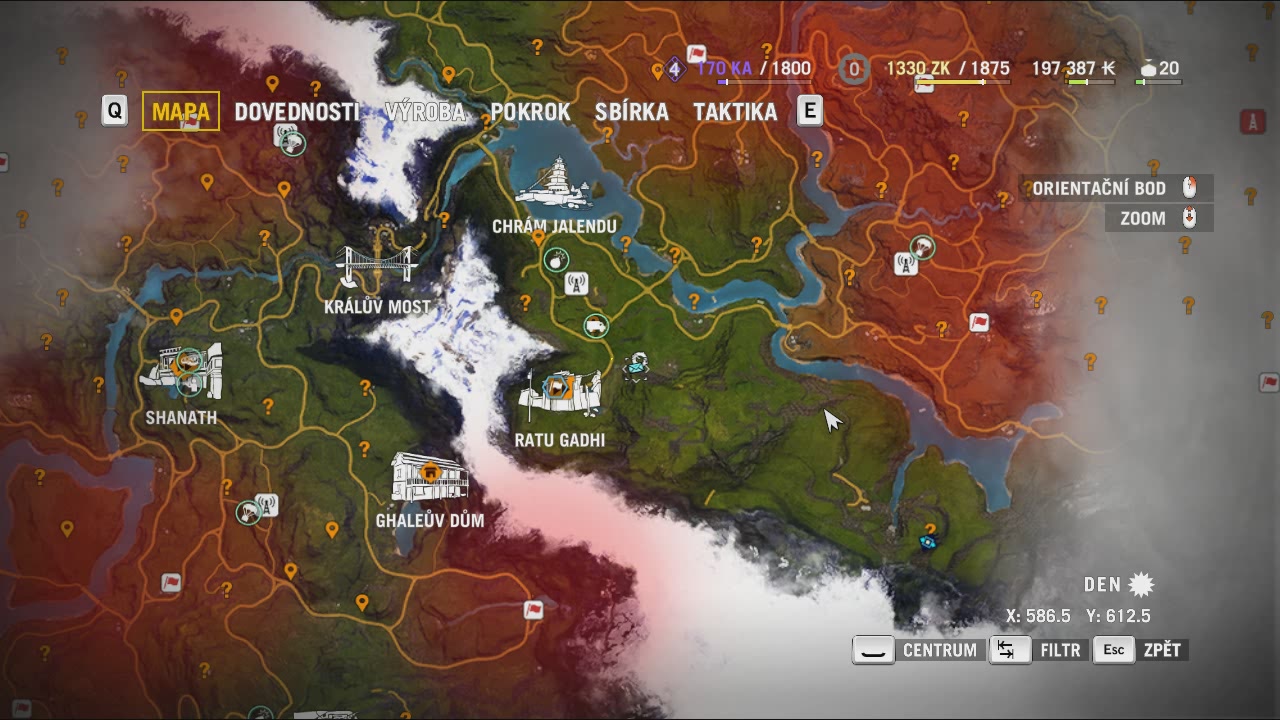Select the Ghaleův Dům homestead marker
The image size is (1280, 720).
(430, 476)
